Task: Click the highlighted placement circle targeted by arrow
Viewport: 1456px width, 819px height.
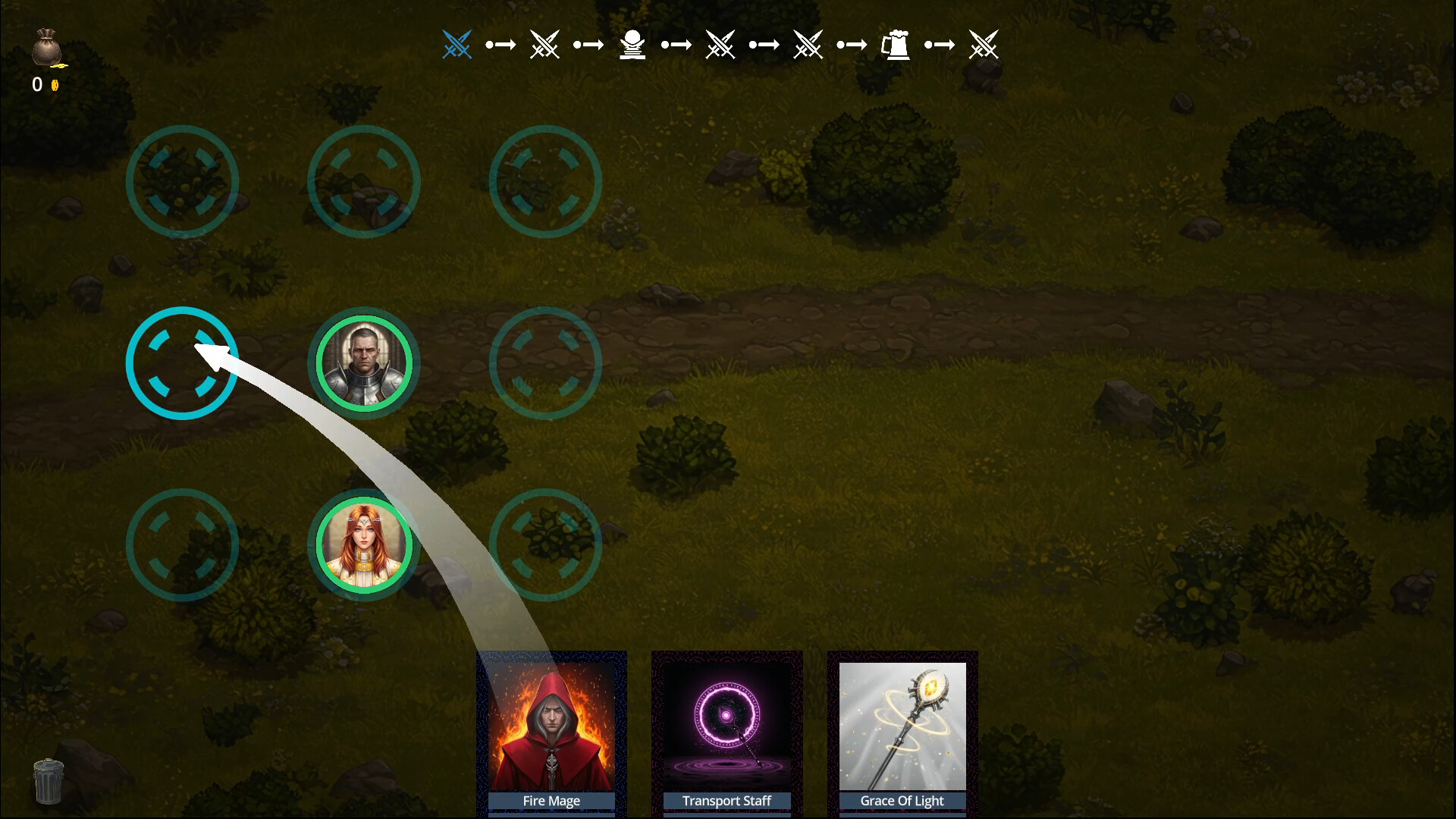Action: click(x=182, y=362)
